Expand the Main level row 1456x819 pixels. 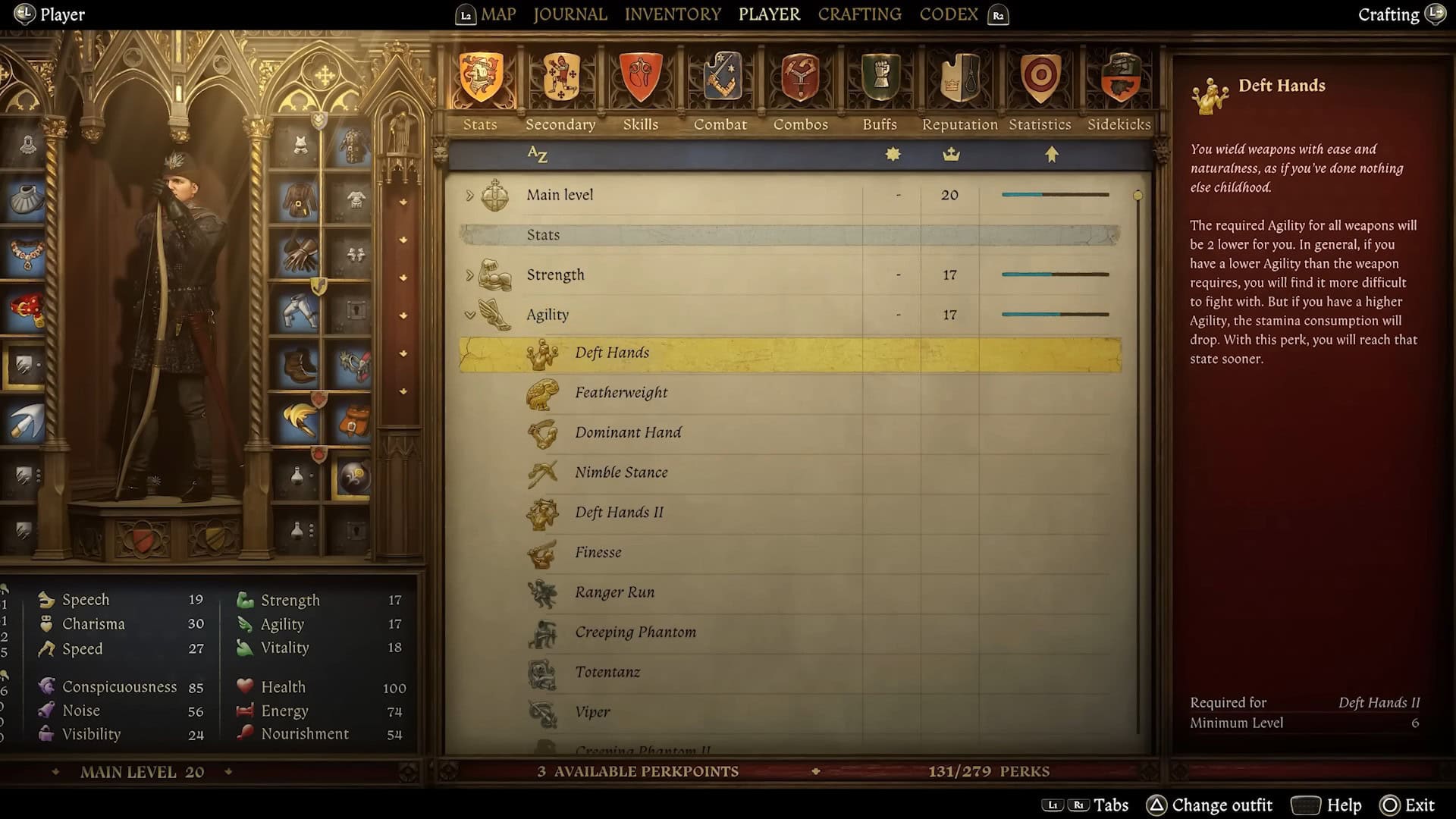[471, 195]
